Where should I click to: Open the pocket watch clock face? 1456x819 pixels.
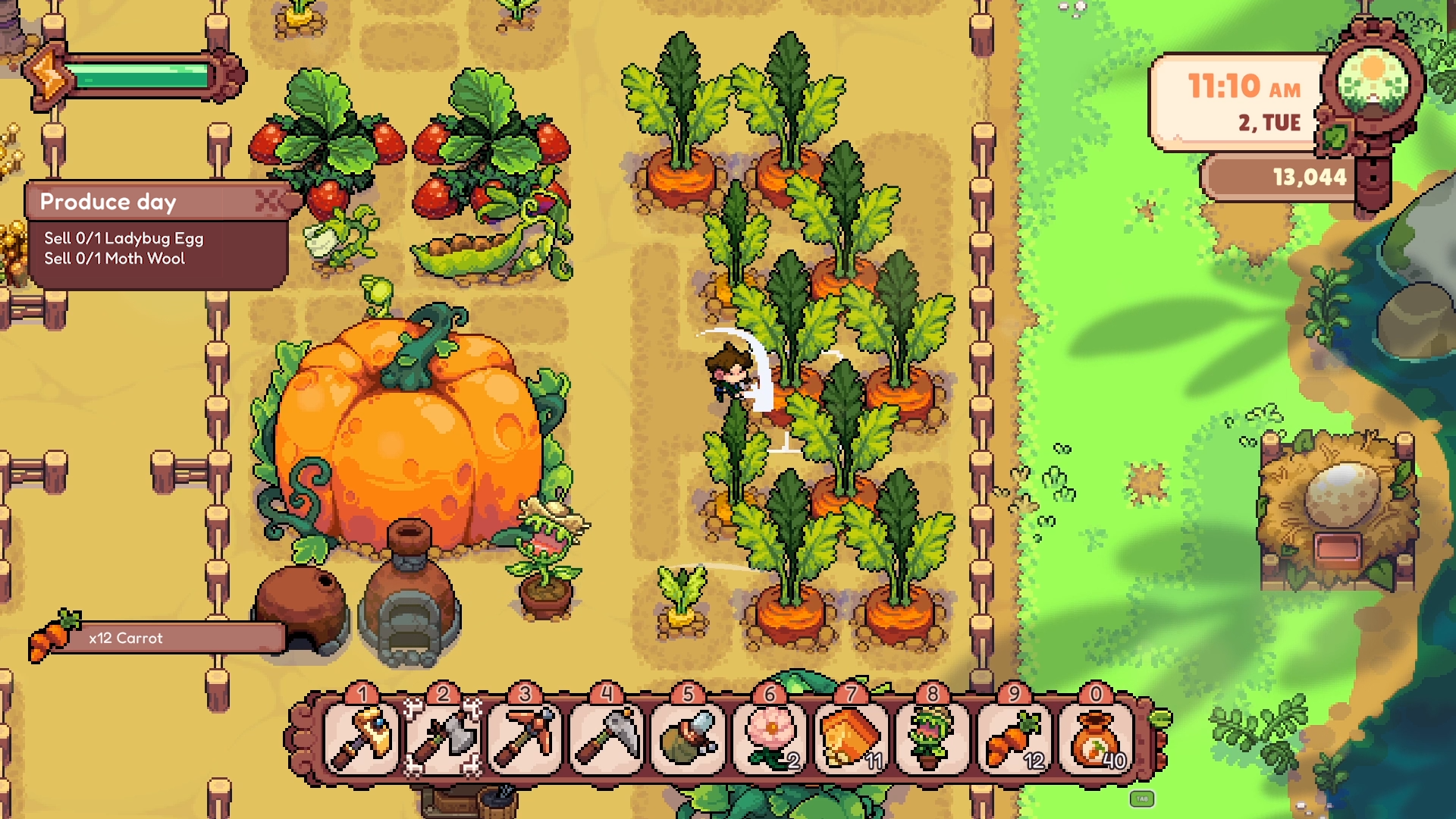1374,78
